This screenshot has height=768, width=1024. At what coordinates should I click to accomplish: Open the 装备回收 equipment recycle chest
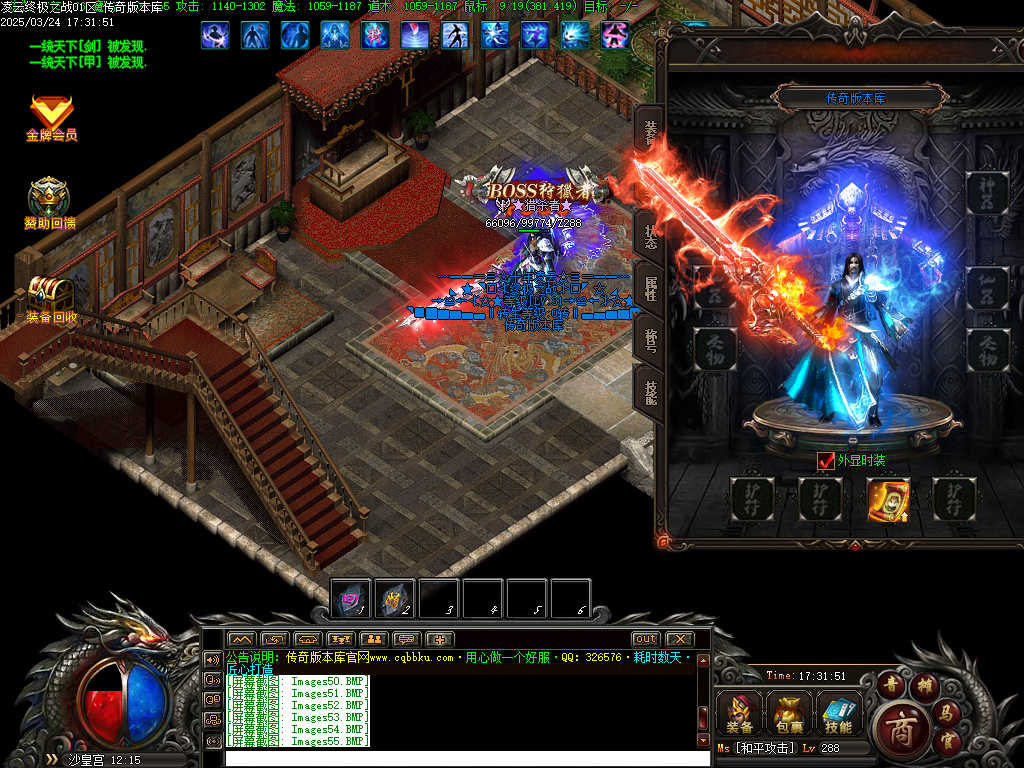pos(50,298)
